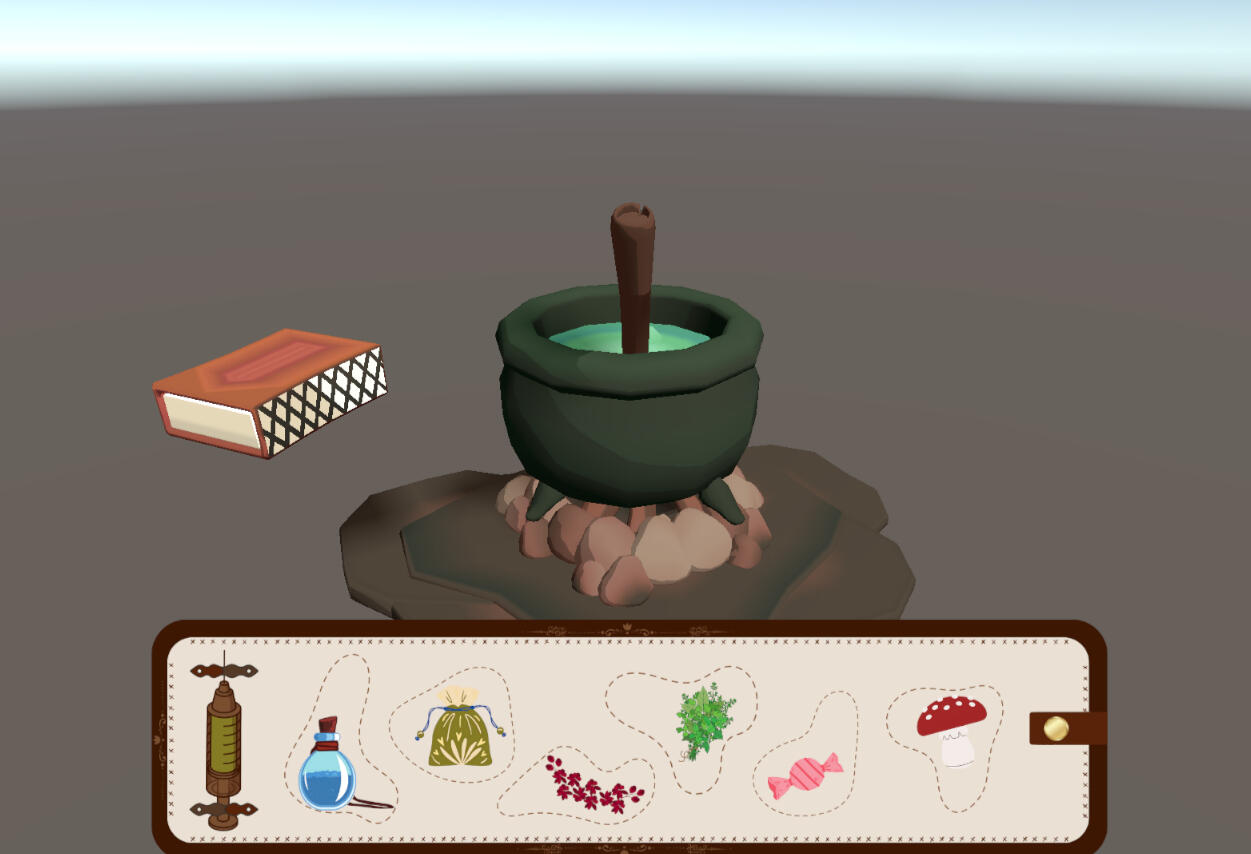Select the red berries ingredient
Image resolution: width=1251 pixels, height=854 pixels.
pyautogui.click(x=594, y=784)
